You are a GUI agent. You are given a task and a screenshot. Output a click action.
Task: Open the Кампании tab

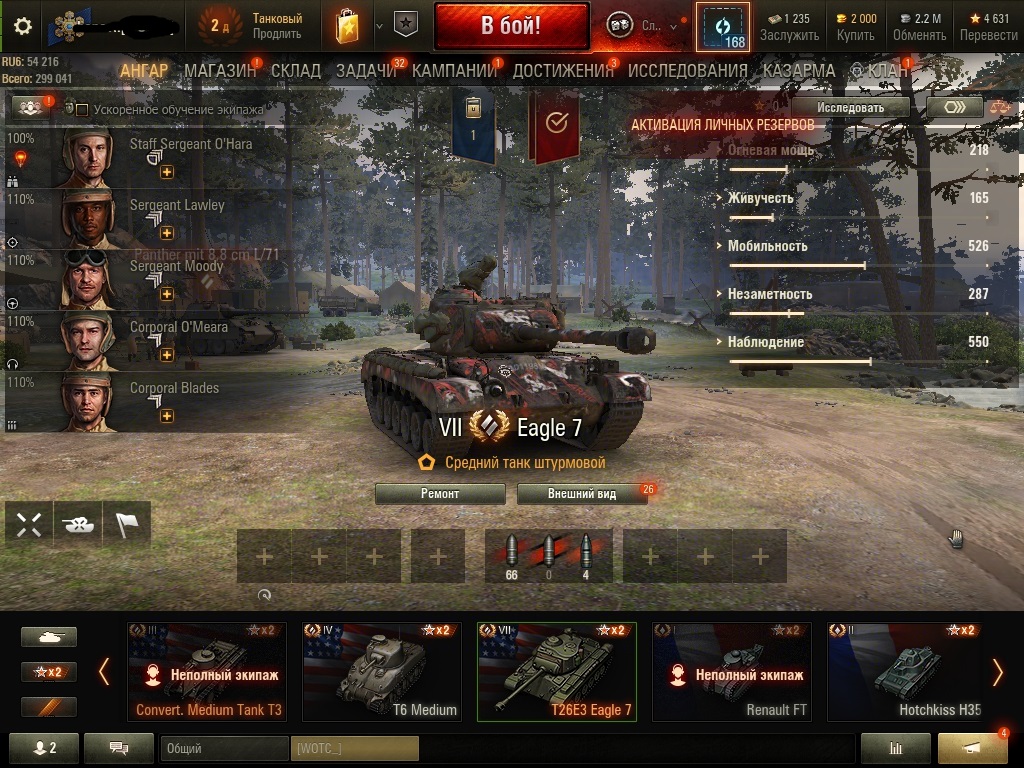tap(454, 71)
